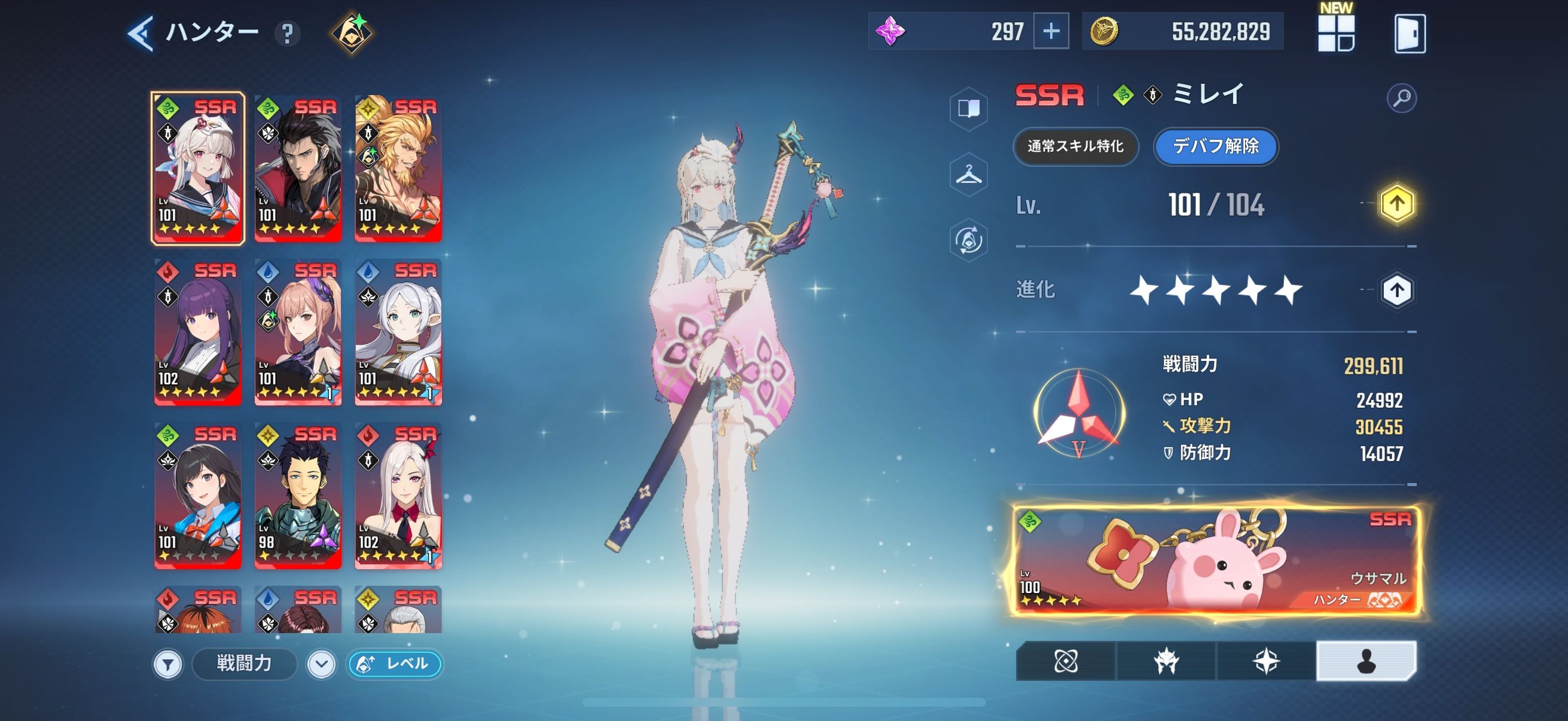Tap the door exit icon

click(1409, 33)
